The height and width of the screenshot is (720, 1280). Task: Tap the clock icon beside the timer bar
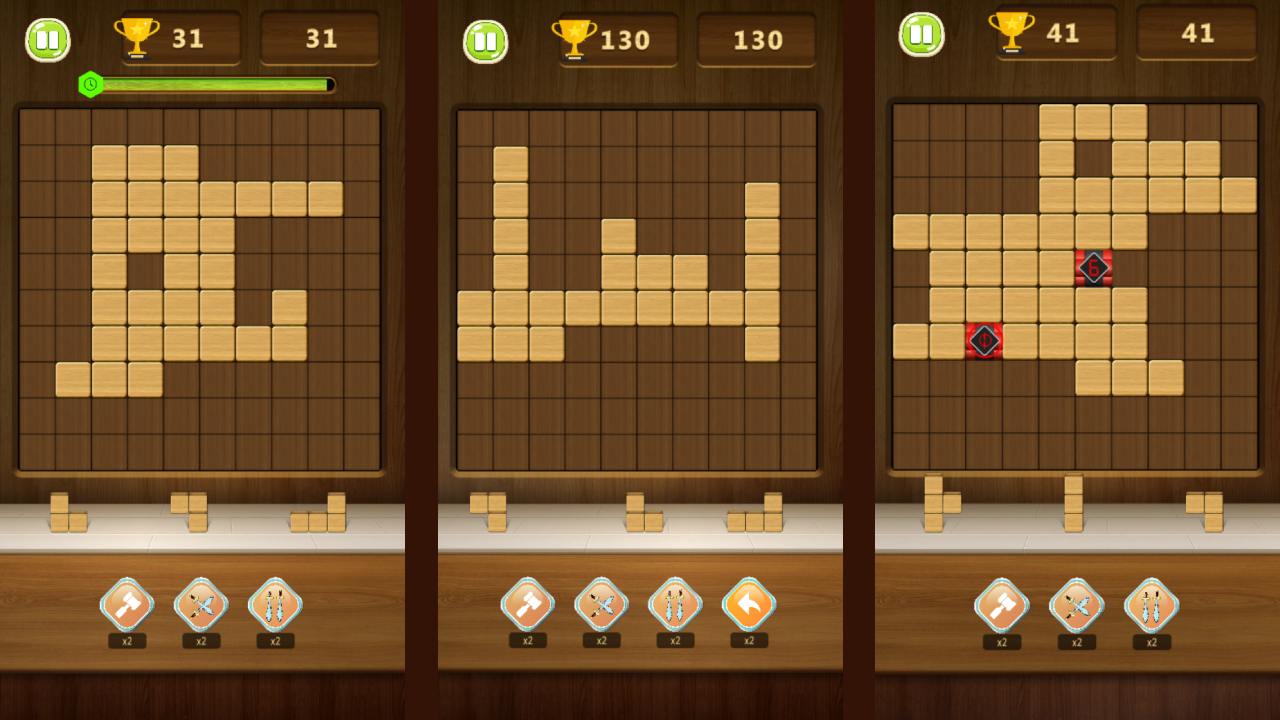pyautogui.click(x=89, y=84)
